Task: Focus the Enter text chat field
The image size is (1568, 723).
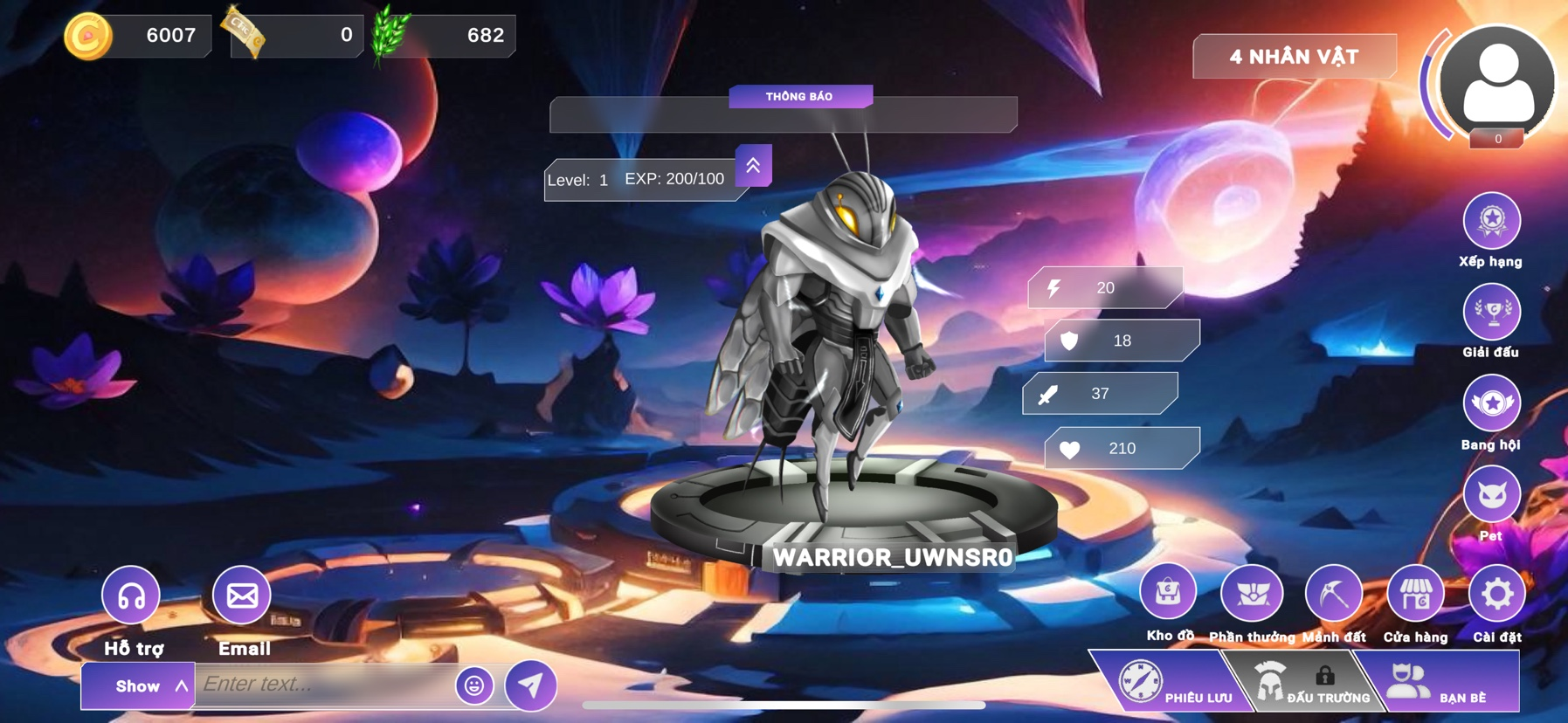Action: pos(323,685)
